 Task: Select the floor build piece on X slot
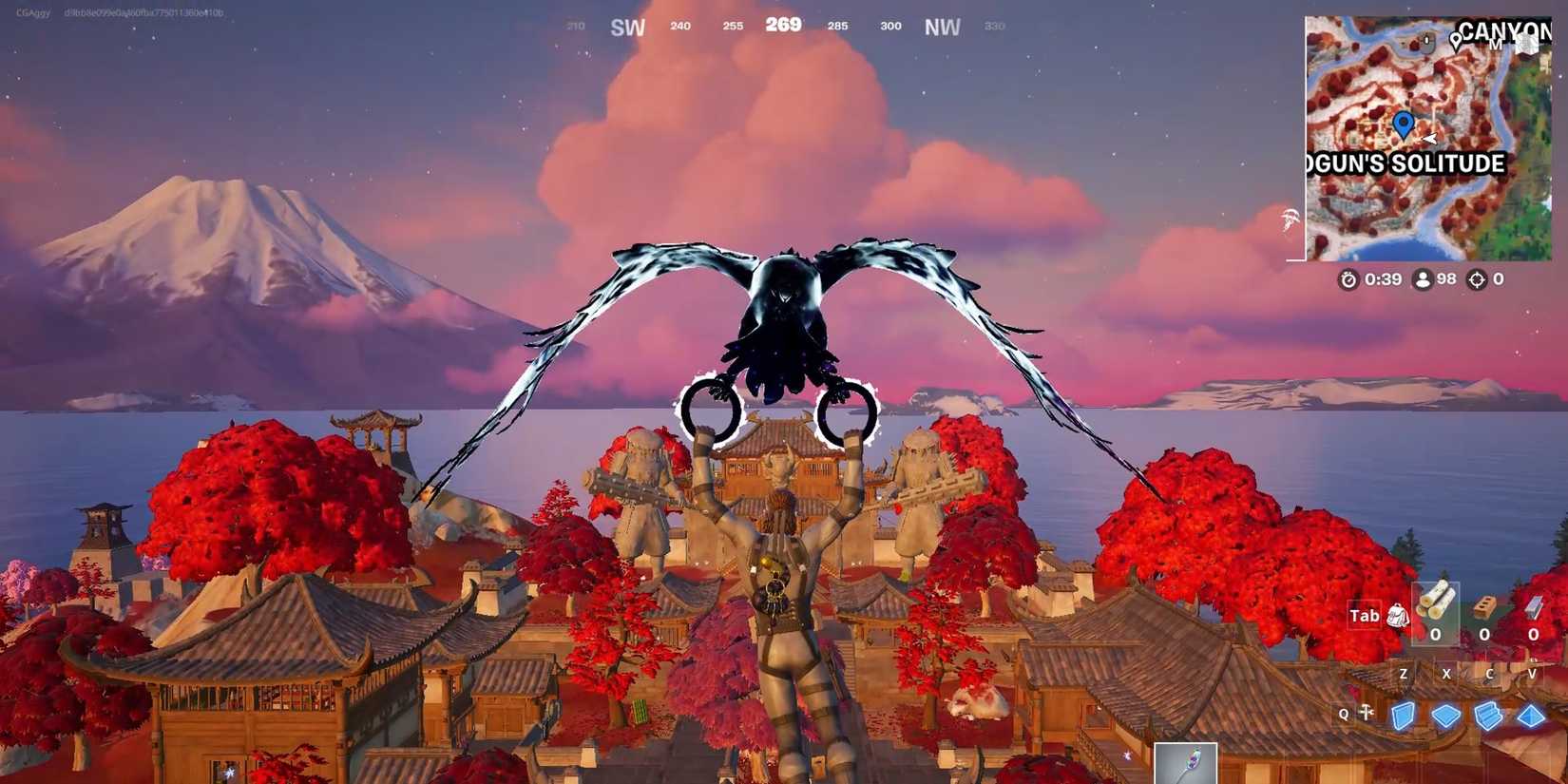click(1445, 716)
